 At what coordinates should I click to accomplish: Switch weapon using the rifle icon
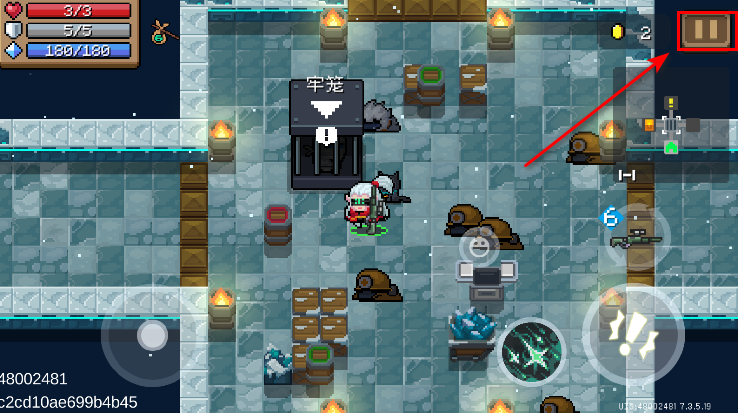tap(637, 237)
